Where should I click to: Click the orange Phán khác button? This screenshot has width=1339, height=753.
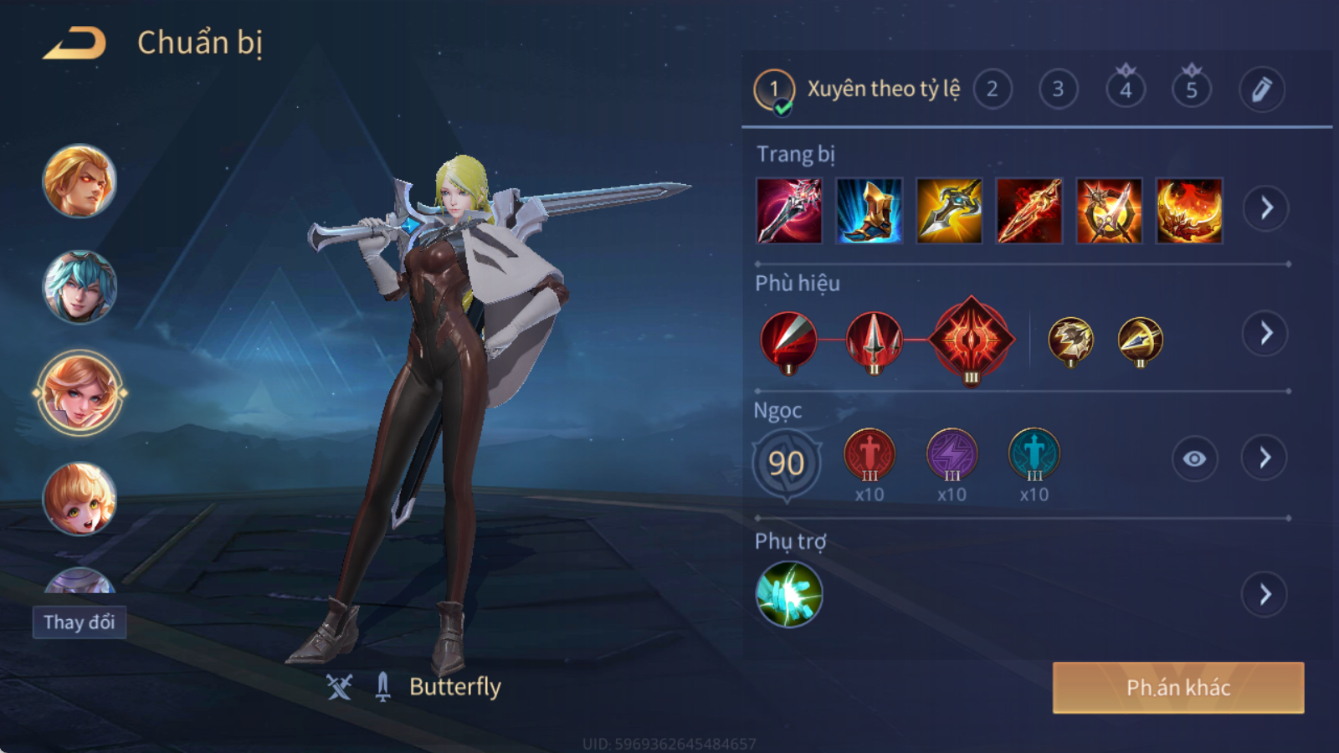point(1178,688)
